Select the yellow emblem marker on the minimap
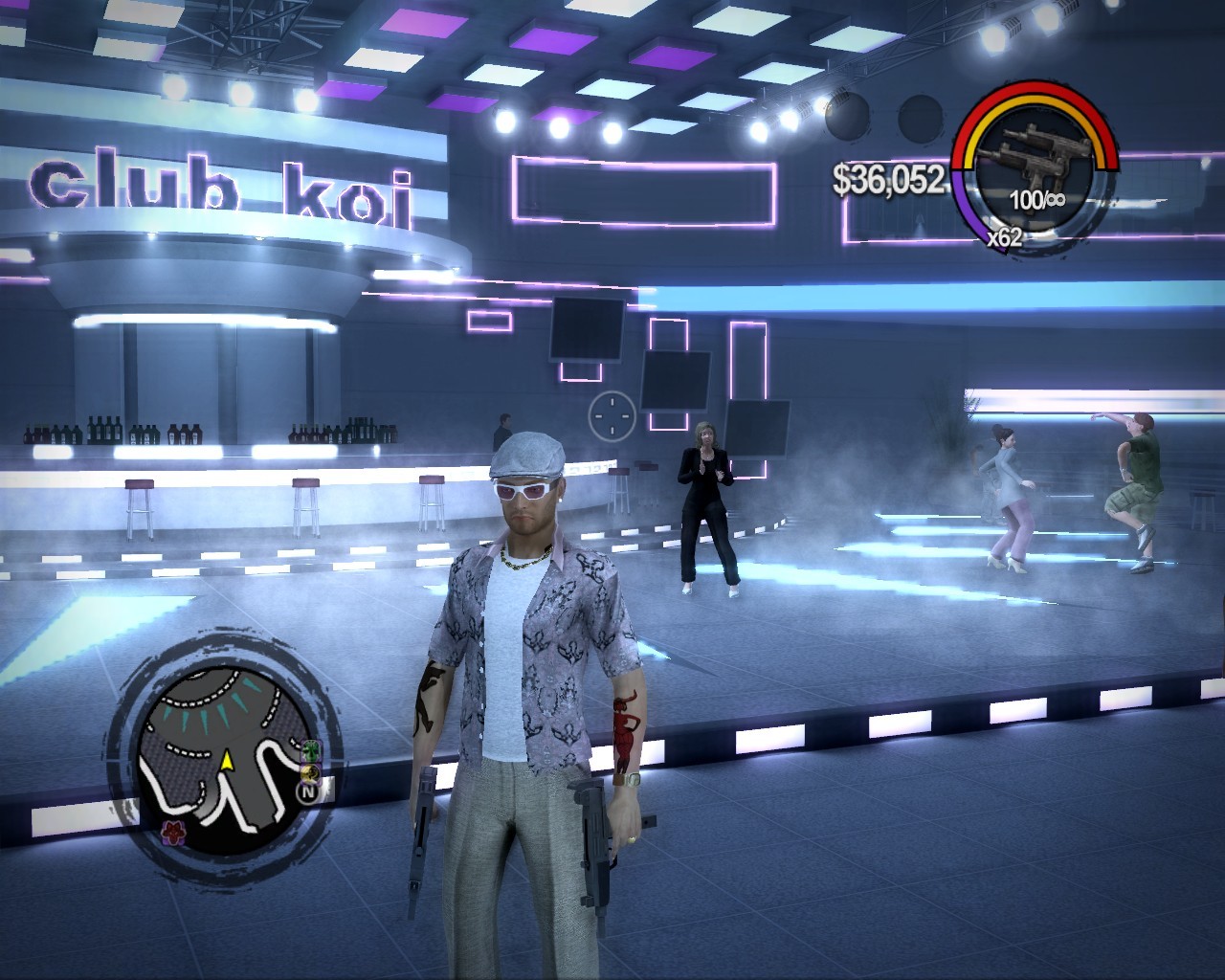 [x=311, y=771]
